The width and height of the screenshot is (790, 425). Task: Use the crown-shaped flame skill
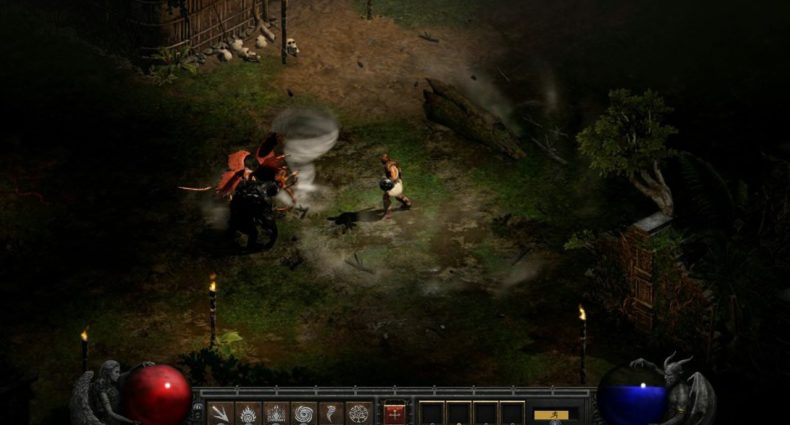tap(275, 413)
